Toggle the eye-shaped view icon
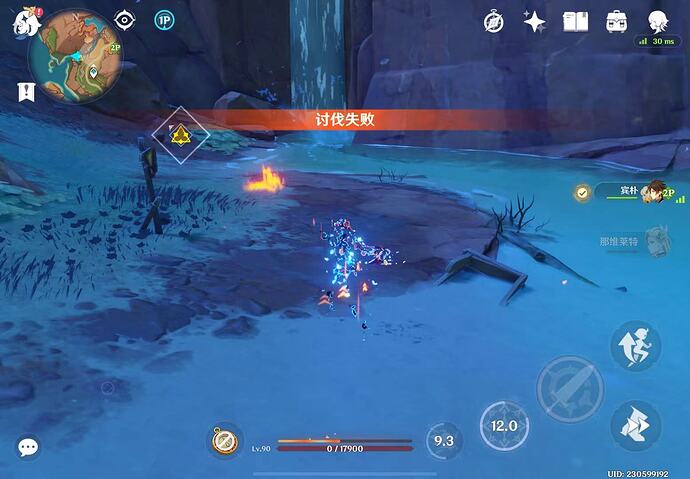Image resolution: width=690 pixels, height=479 pixels. pos(124,20)
